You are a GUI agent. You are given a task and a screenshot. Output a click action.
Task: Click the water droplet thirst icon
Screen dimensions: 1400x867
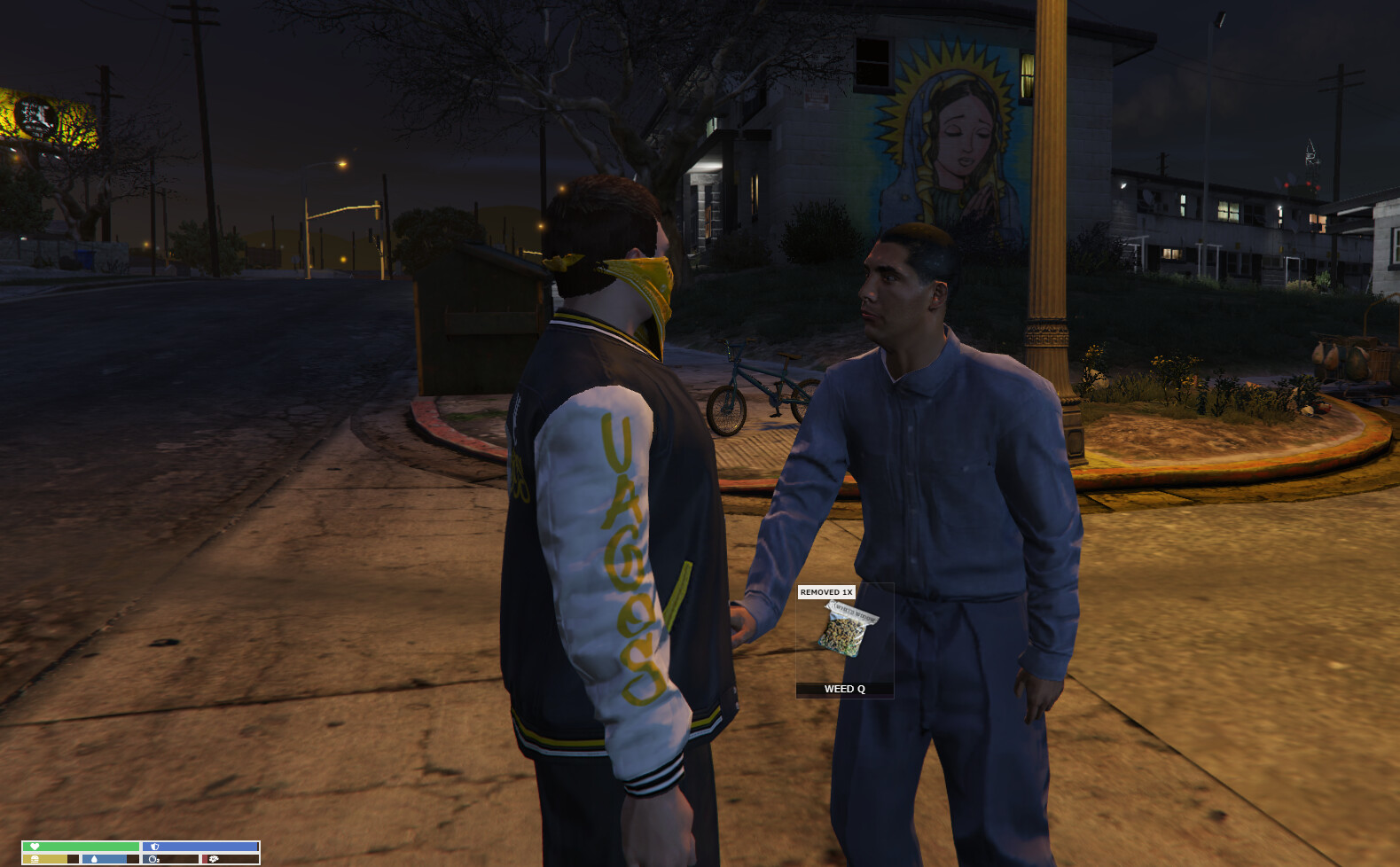pyautogui.click(x=95, y=859)
